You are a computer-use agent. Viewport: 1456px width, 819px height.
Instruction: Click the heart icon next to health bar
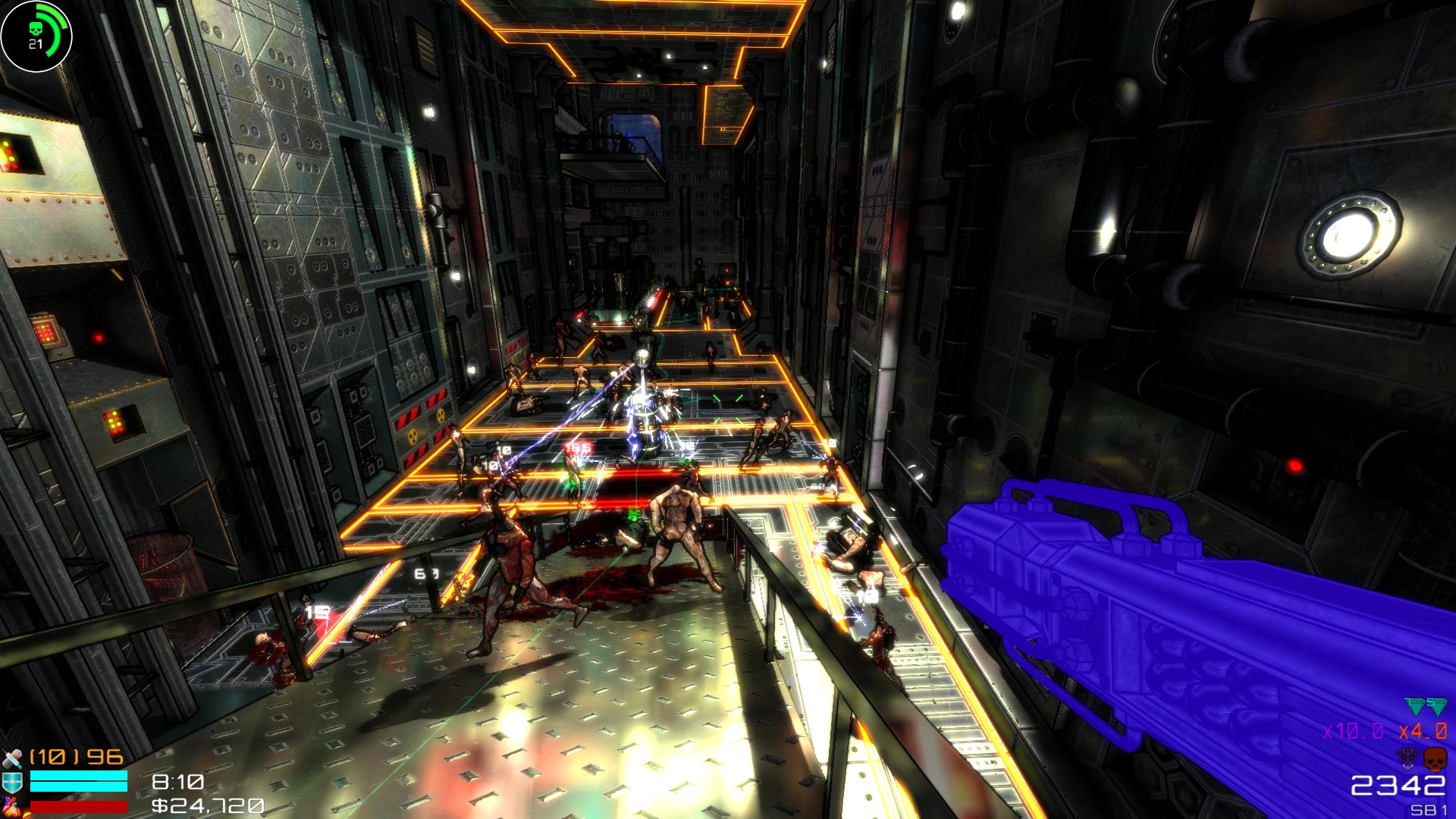coord(12,806)
